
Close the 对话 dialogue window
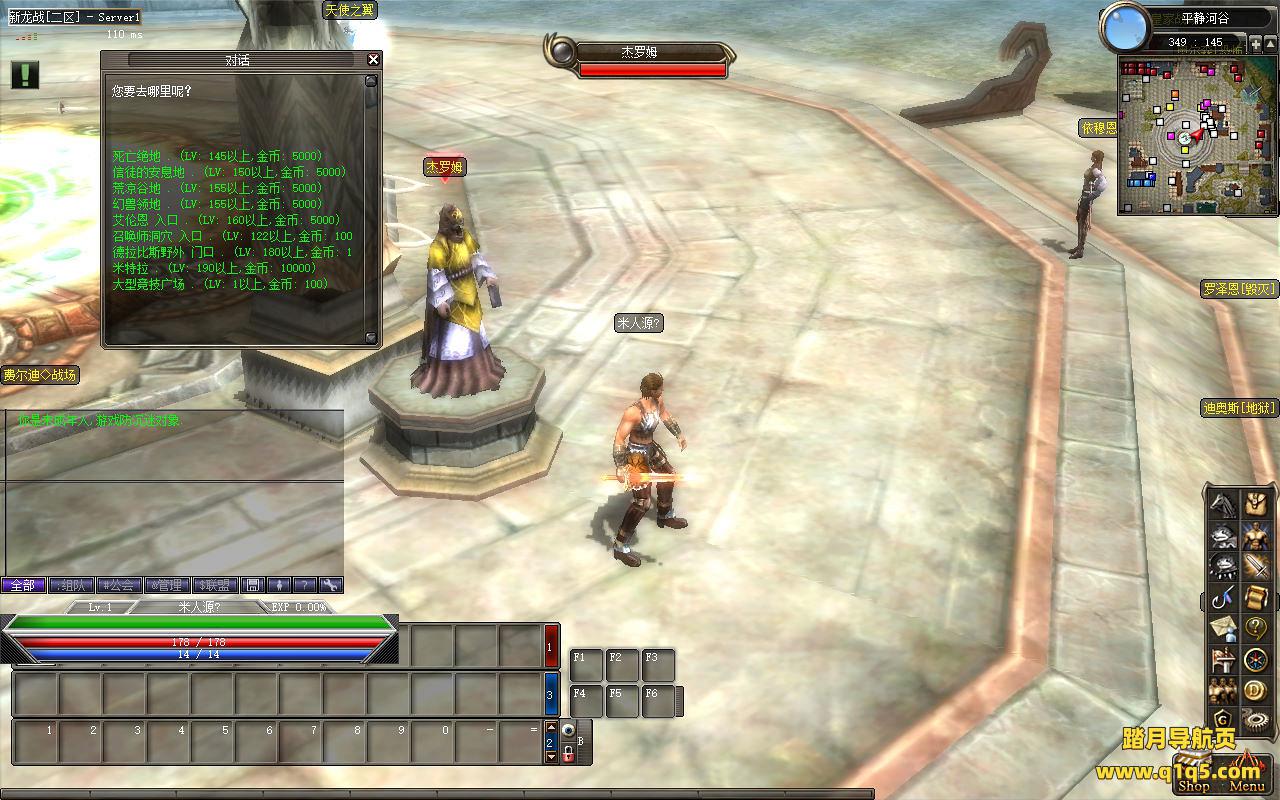[373, 60]
